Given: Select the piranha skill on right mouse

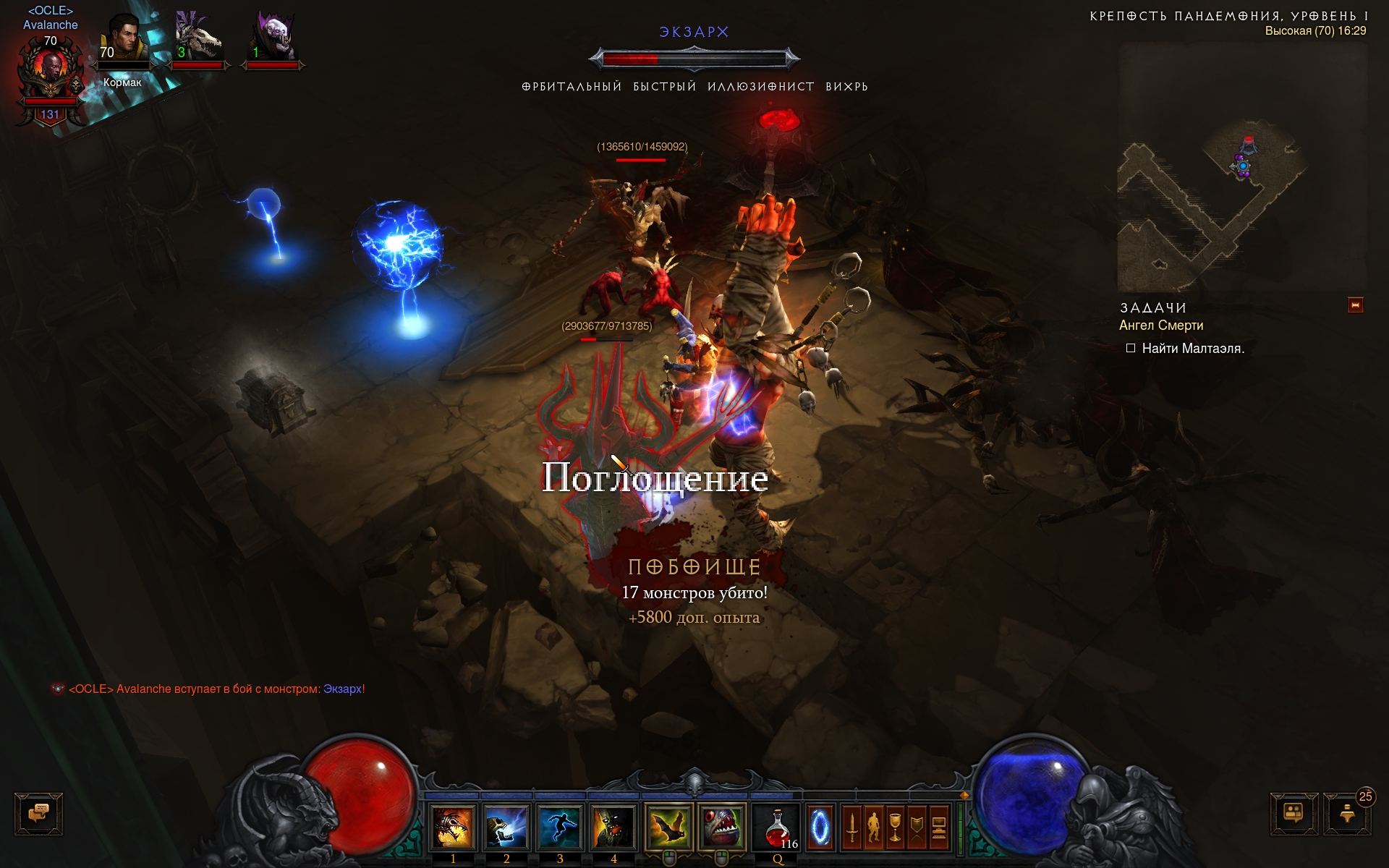Looking at the screenshot, I should 721,827.
